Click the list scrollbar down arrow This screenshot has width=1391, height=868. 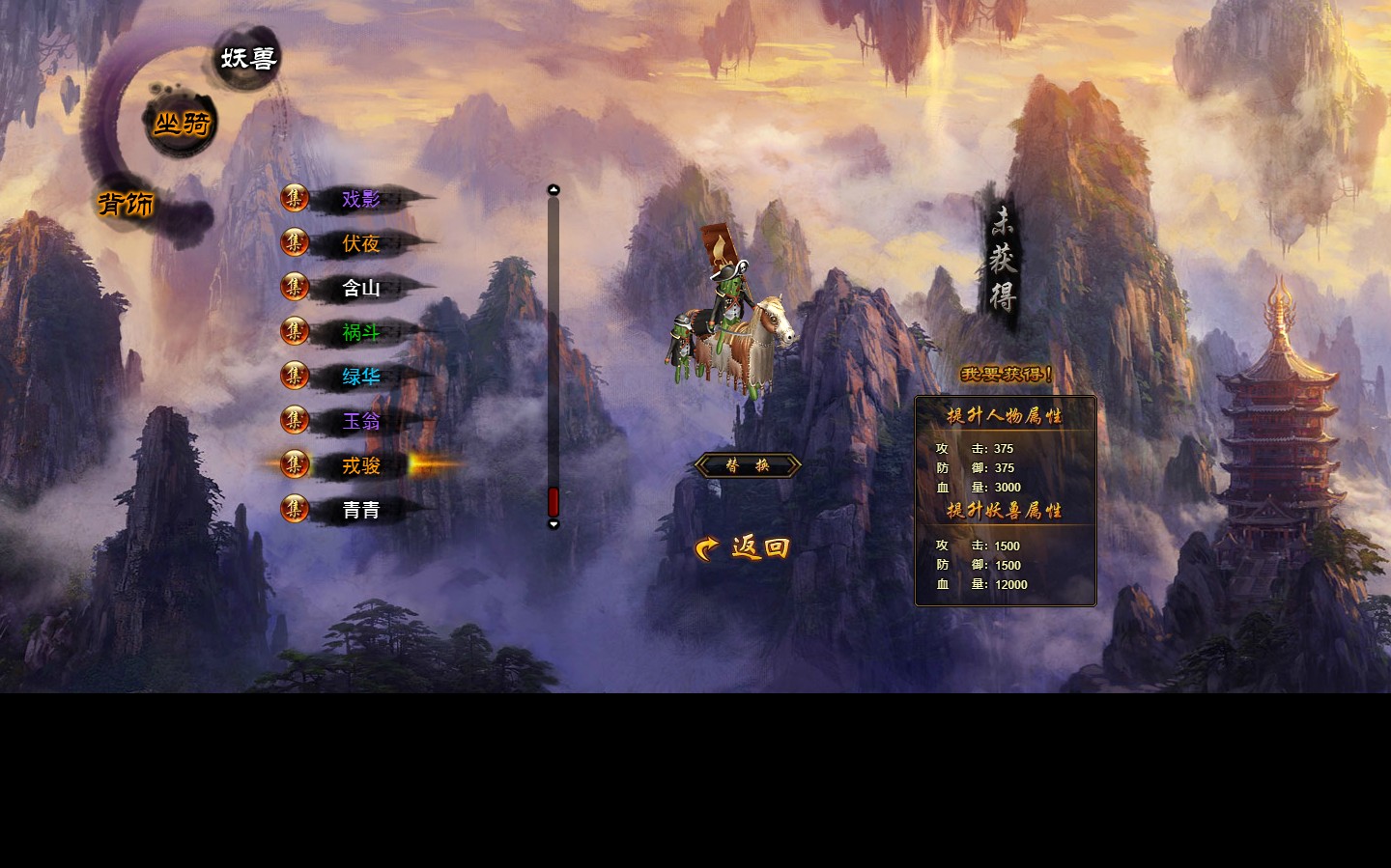point(554,524)
